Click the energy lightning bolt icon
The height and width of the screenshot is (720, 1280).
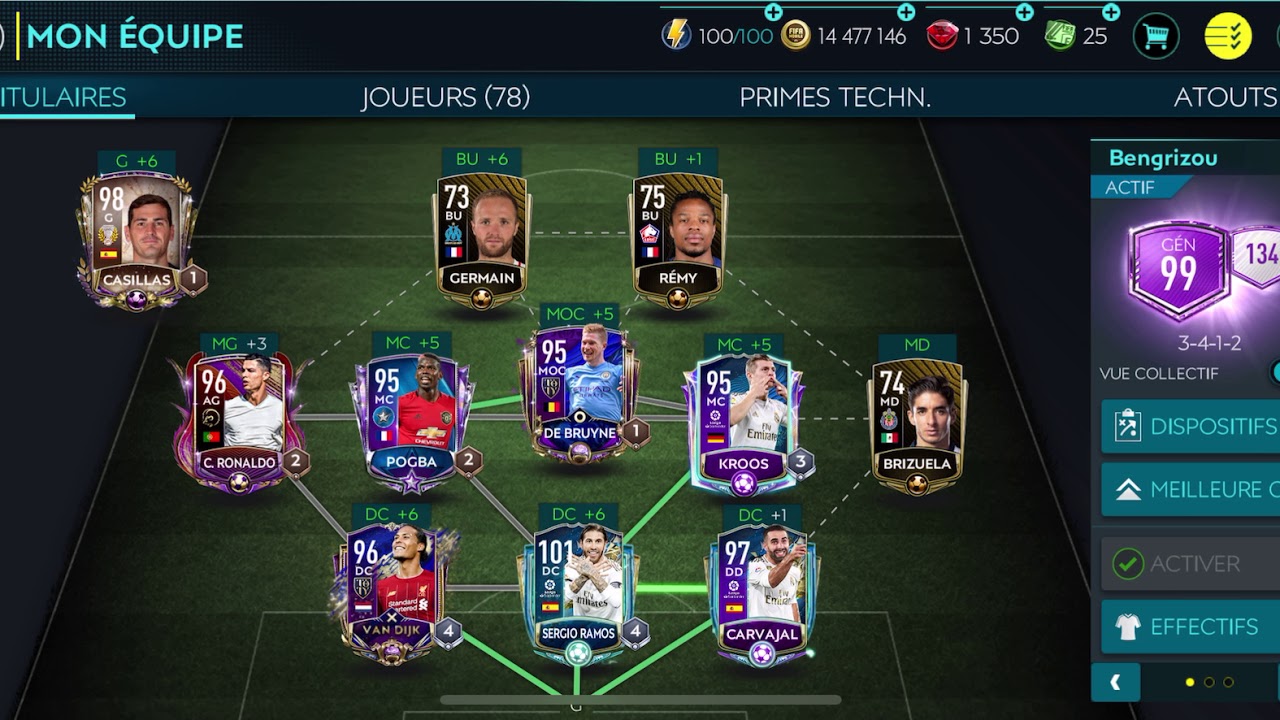click(679, 33)
